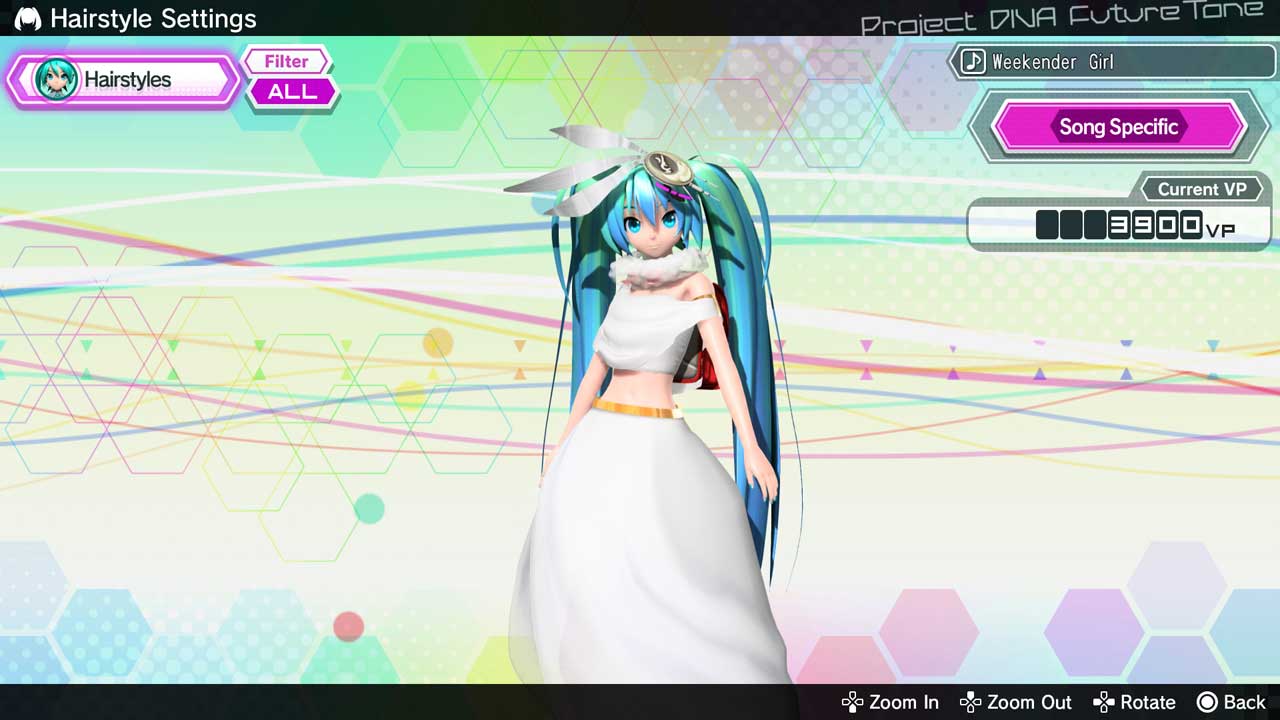Select the Miku avatar icon next to Hairstyles

(57, 79)
